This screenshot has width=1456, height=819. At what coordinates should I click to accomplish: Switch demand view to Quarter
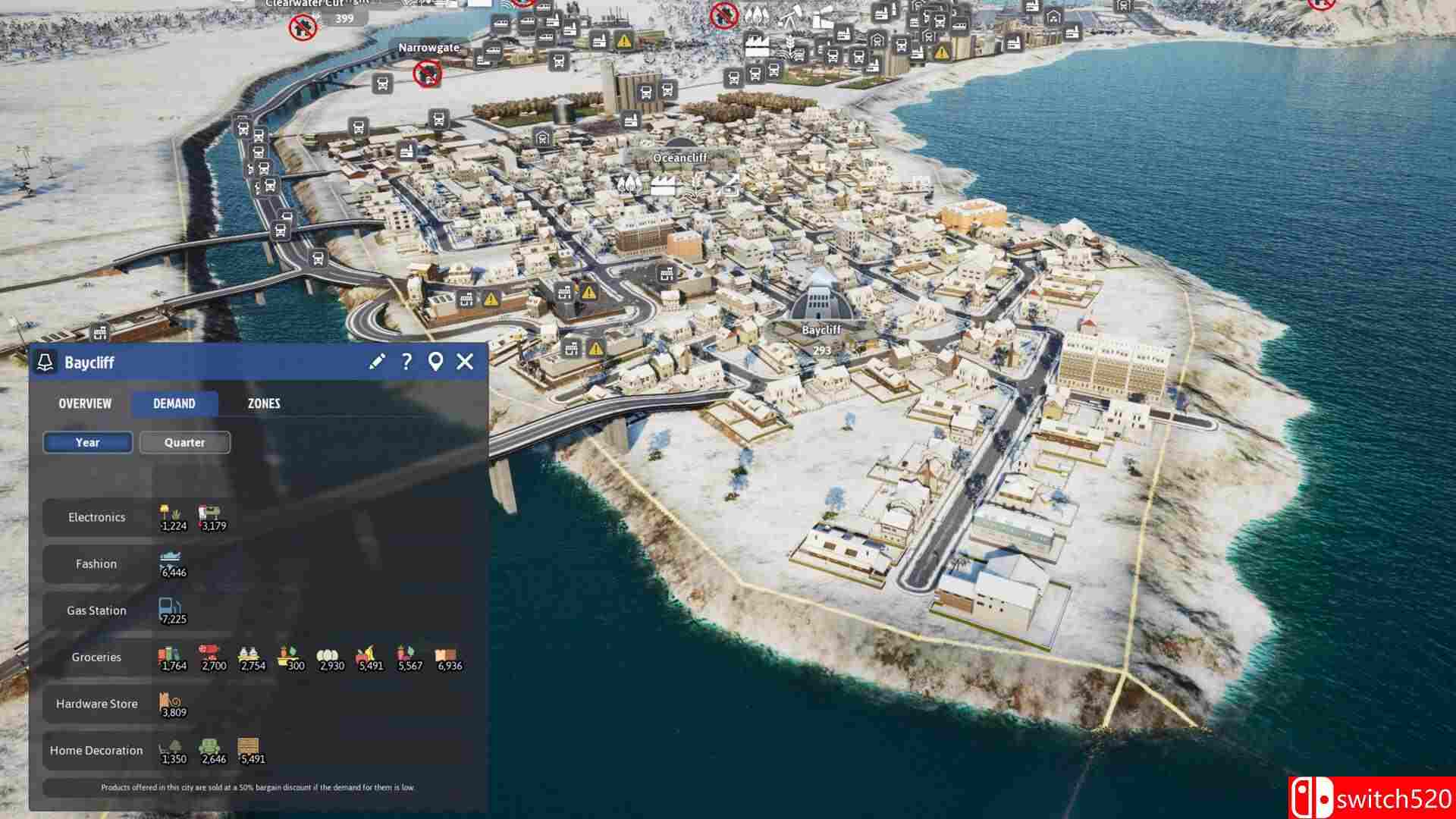tap(184, 442)
